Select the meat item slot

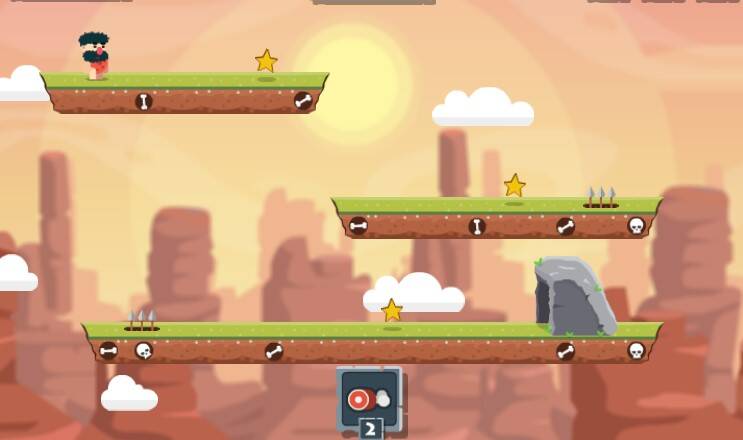click(368, 398)
